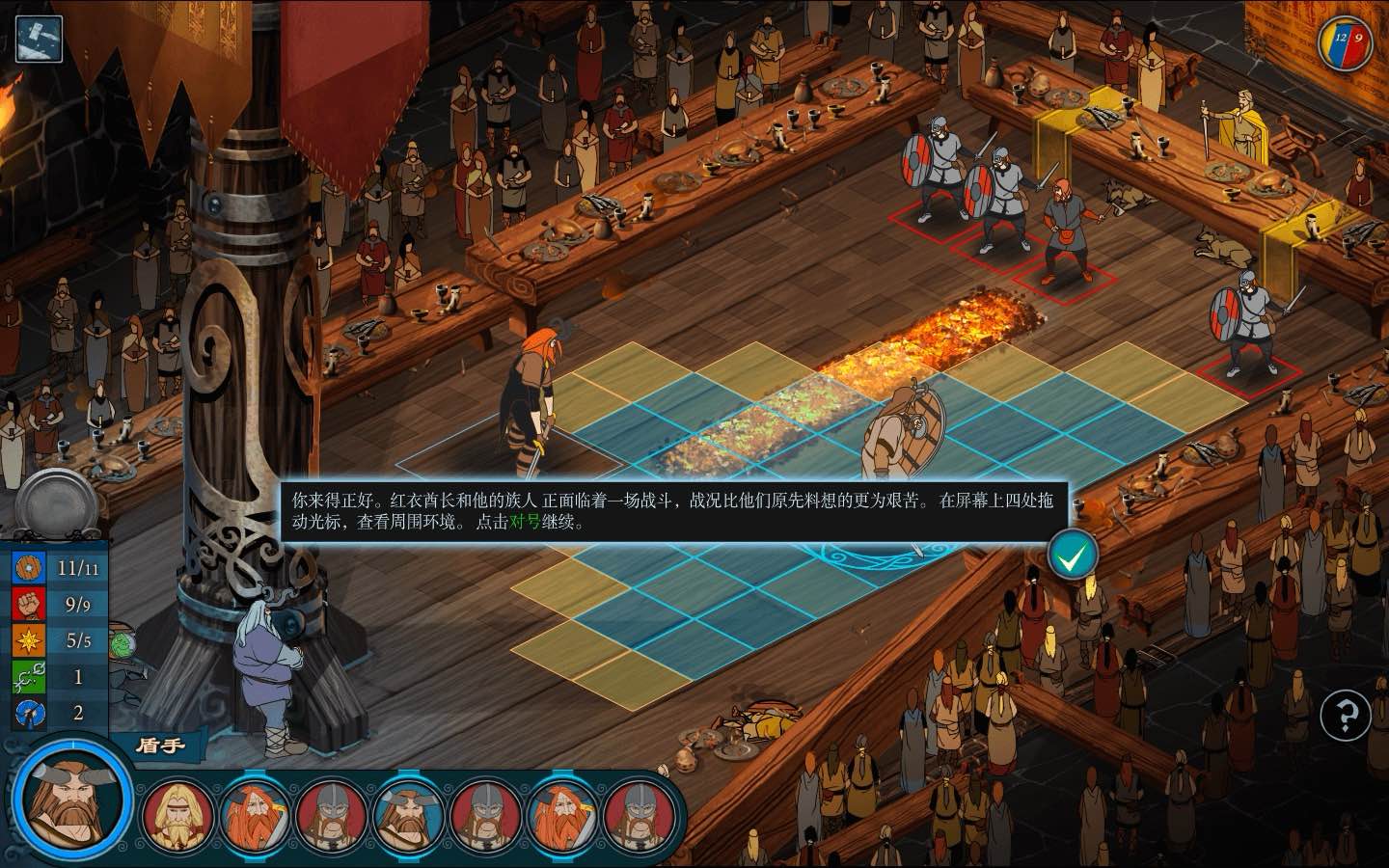Select the red-haired character standing on battle grid
Viewport: 1389px width, 868px height.
(538, 395)
